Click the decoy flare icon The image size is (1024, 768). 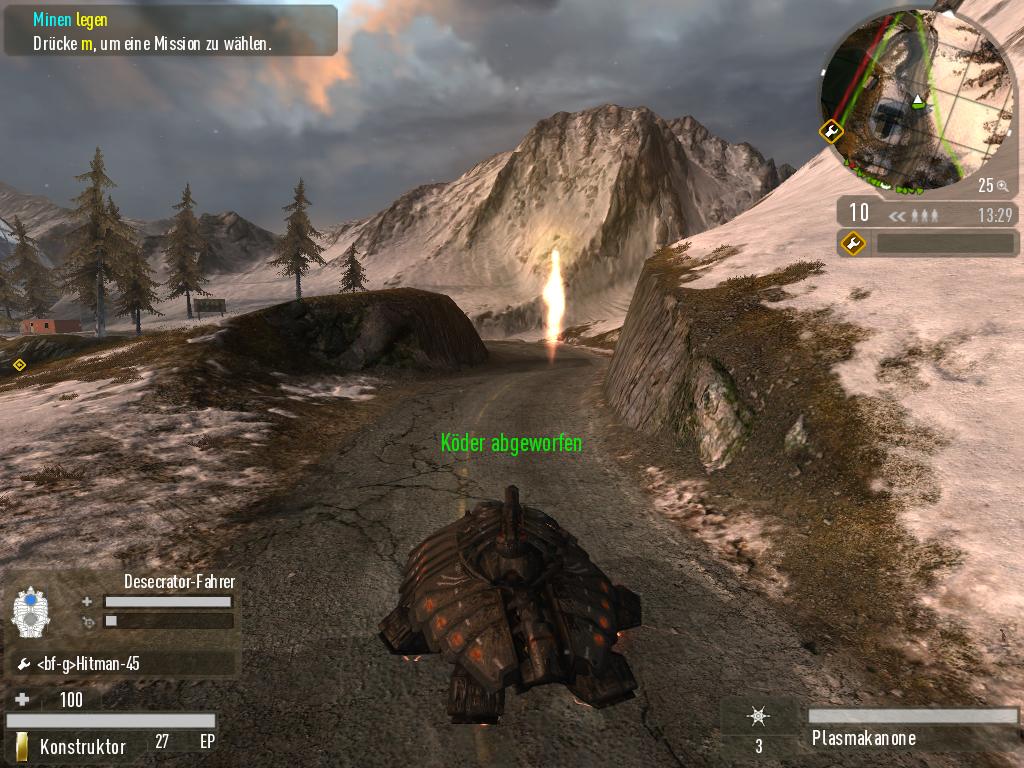(759, 717)
